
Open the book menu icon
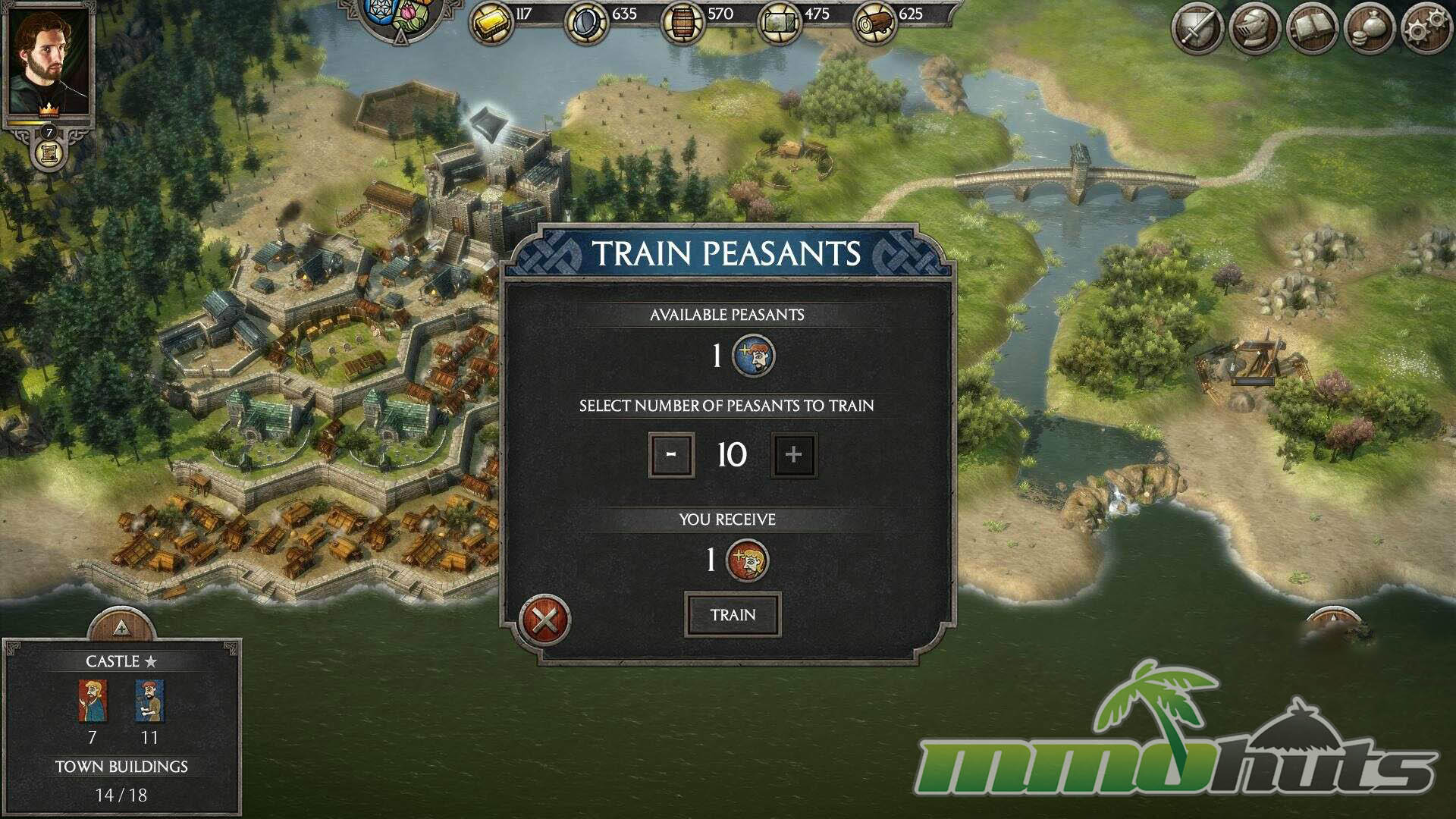pos(1312,29)
